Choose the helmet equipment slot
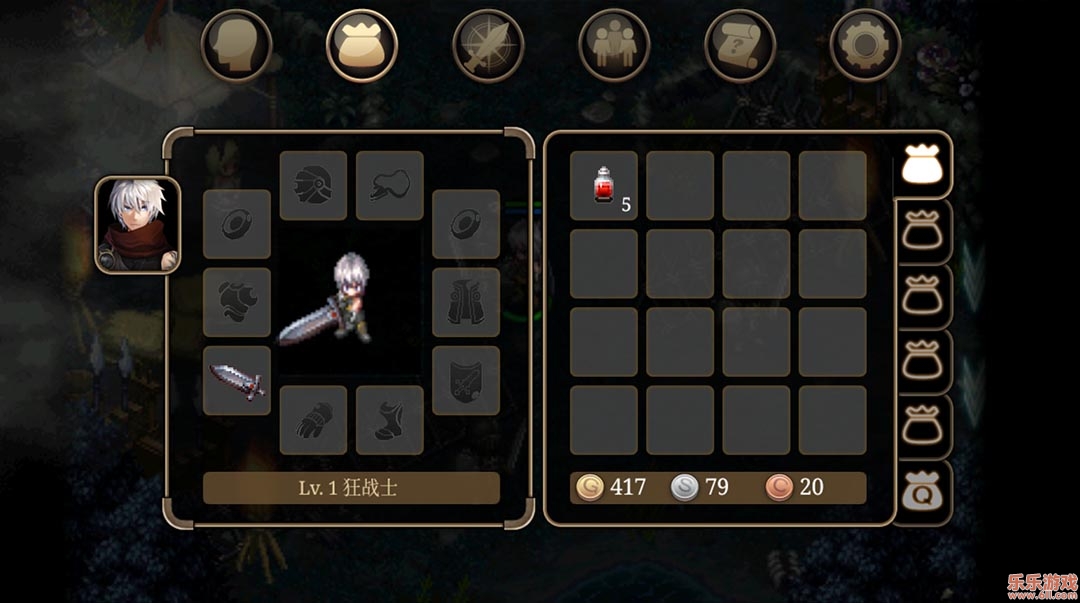 click(313, 185)
